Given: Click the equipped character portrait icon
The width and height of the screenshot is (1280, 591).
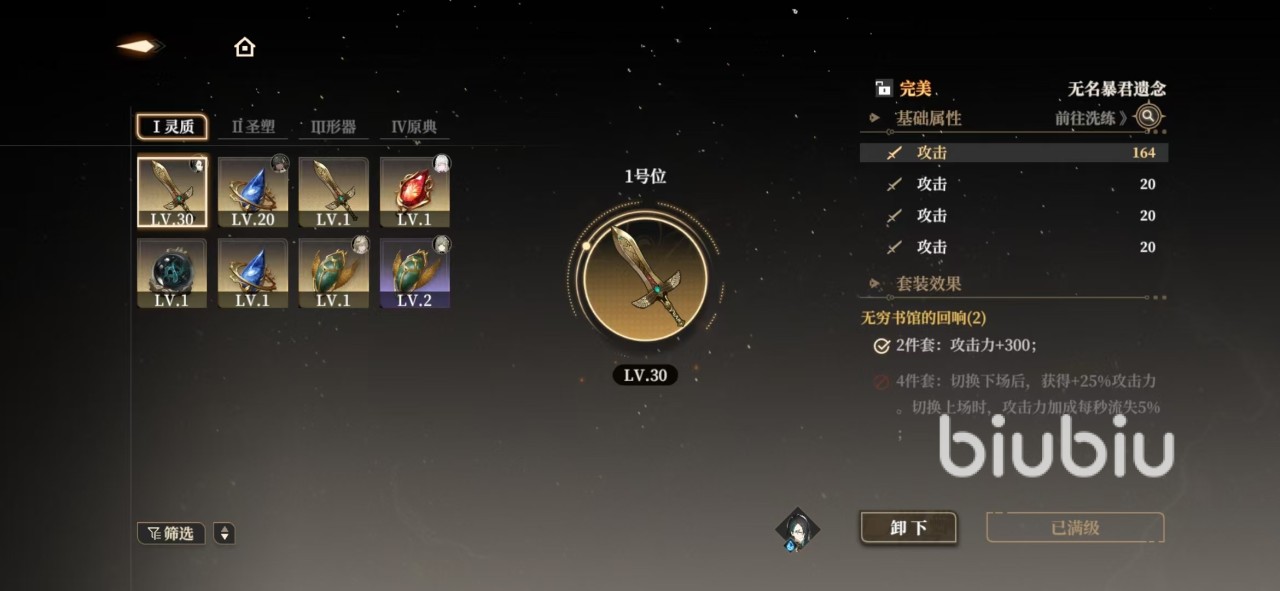Looking at the screenshot, I should 798,530.
